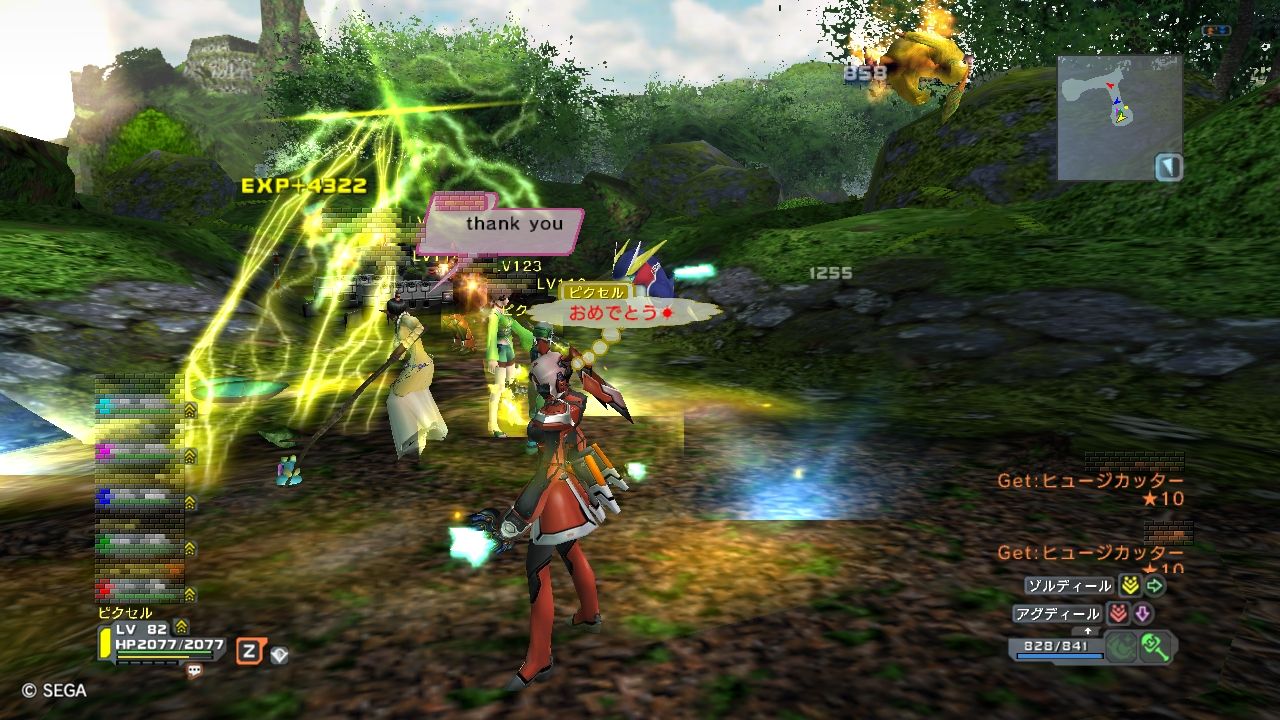The image size is (1280, 720).
Task: Select the cyan party member row
Action: click(140, 408)
